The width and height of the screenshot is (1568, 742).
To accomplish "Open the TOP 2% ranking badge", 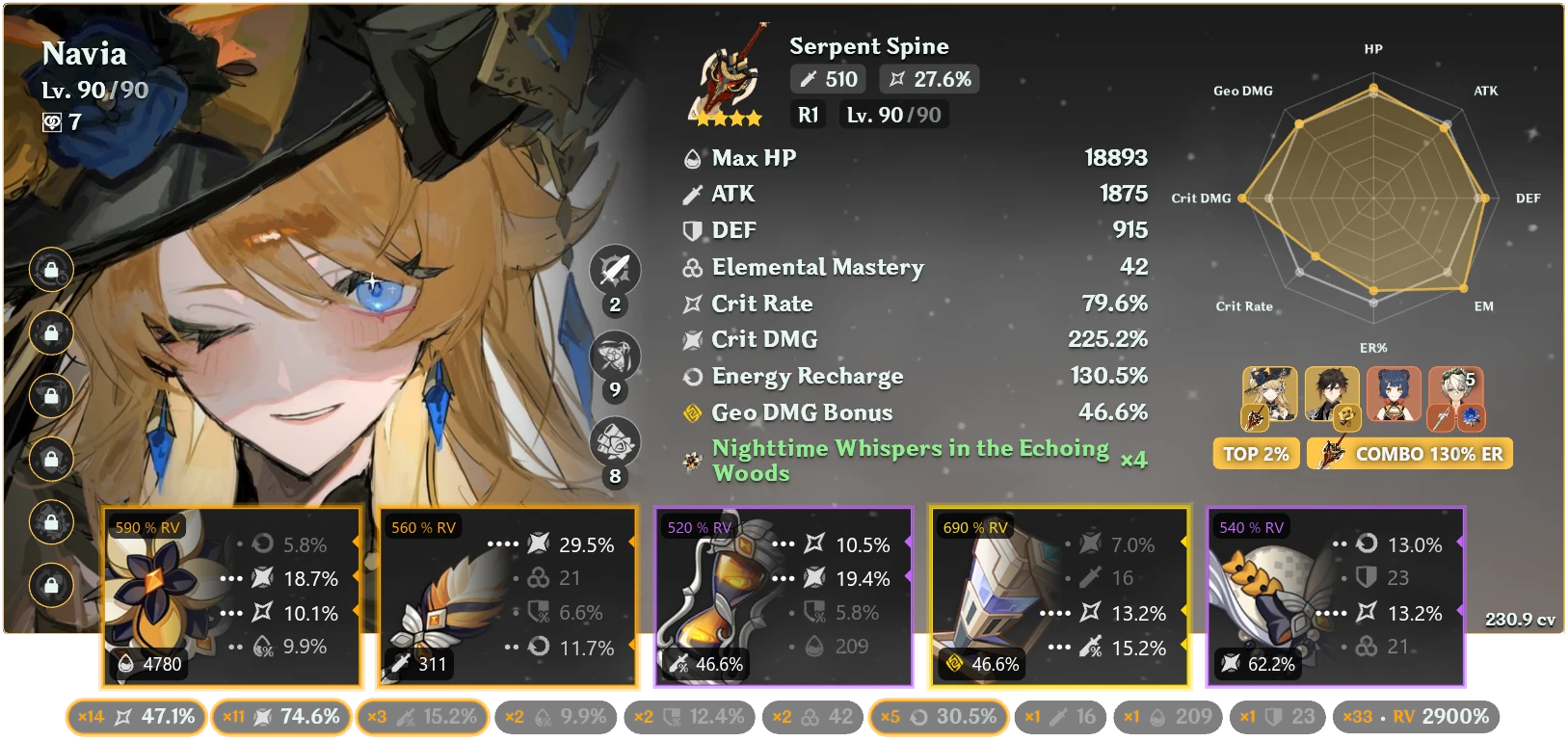I will point(1256,452).
